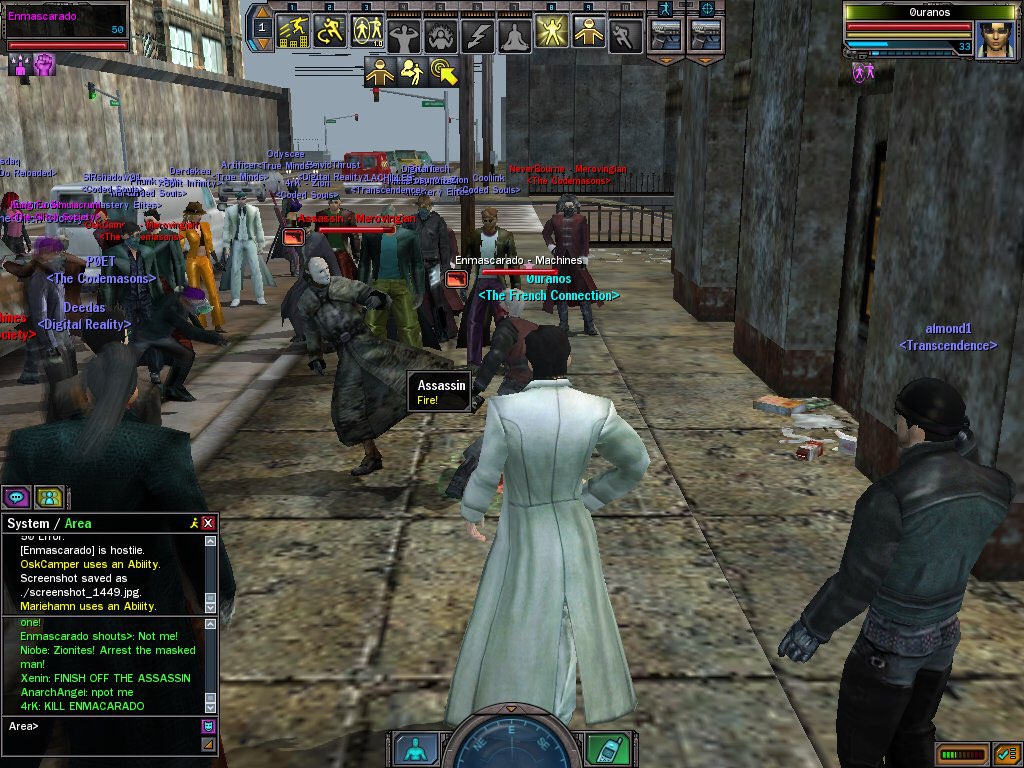Select the first pistol weapon slot
This screenshot has height=768, width=1024.
click(665, 35)
